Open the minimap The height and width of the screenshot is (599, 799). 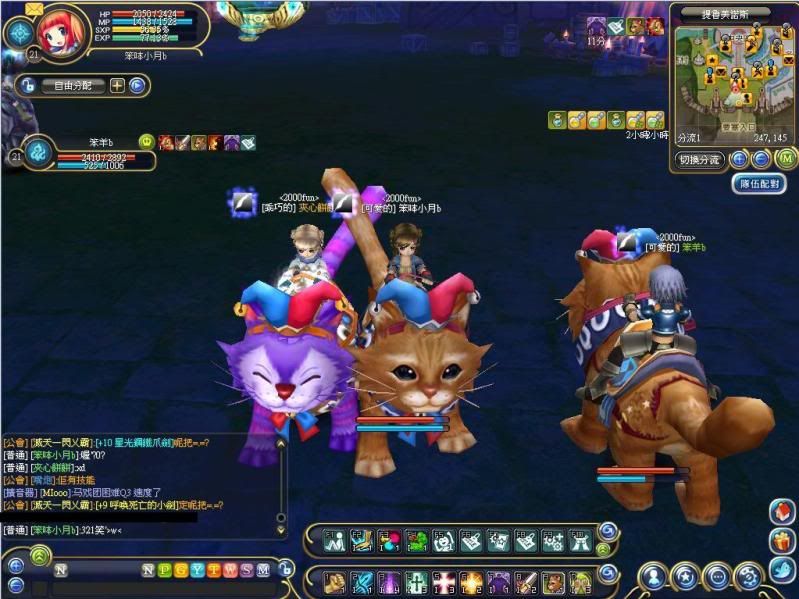[x=729, y=75]
